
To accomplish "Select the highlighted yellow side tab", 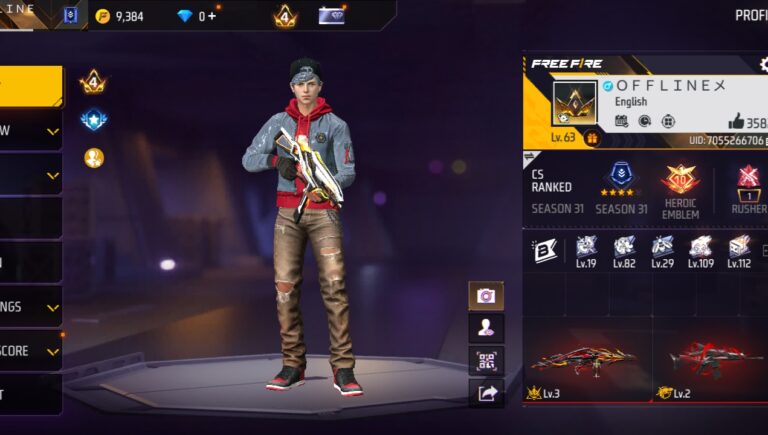I will coord(30,86).
